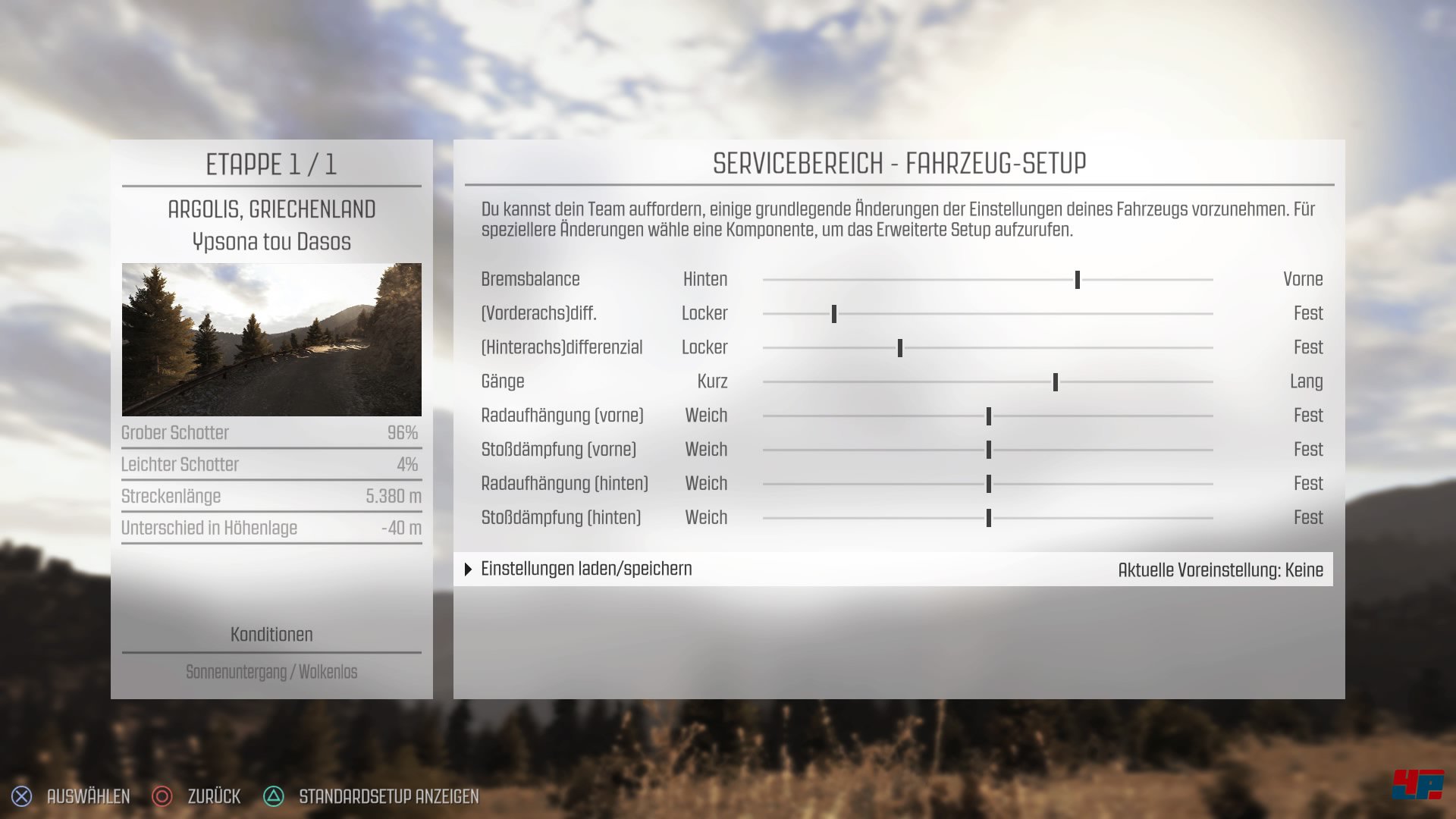This screenshot has width=1456, height=819.
Task: Select the Radaufhängung (vorne) slider handle
Action: [x=989, y=416]
